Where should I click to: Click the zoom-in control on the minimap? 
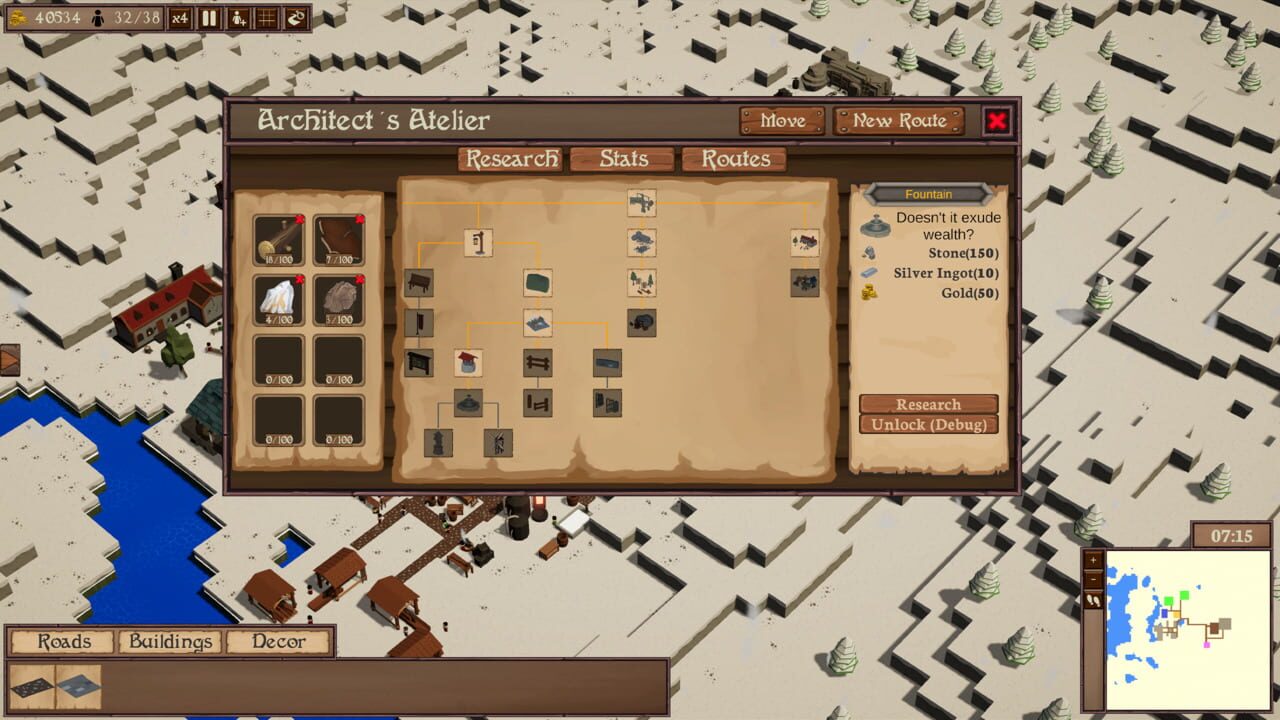[1092, 560]
